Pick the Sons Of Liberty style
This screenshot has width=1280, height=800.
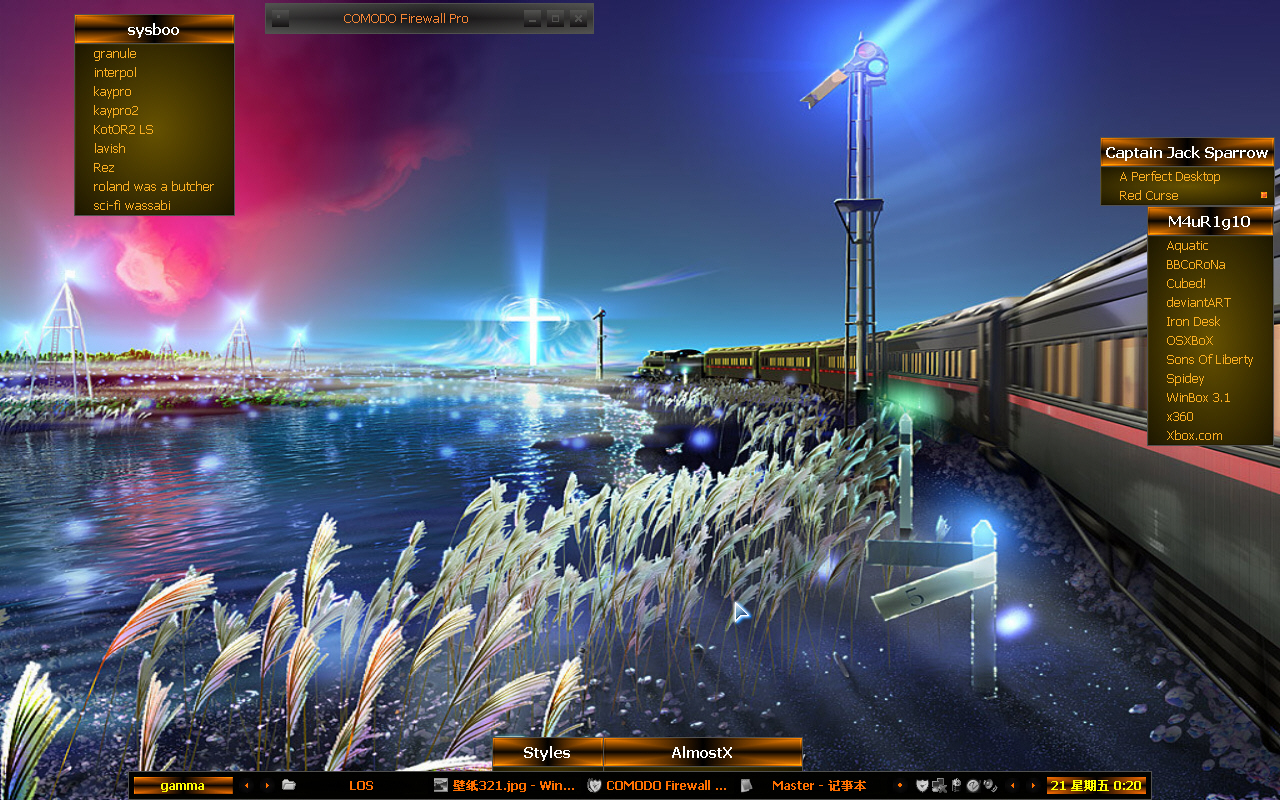click(x=1209, y=360)
